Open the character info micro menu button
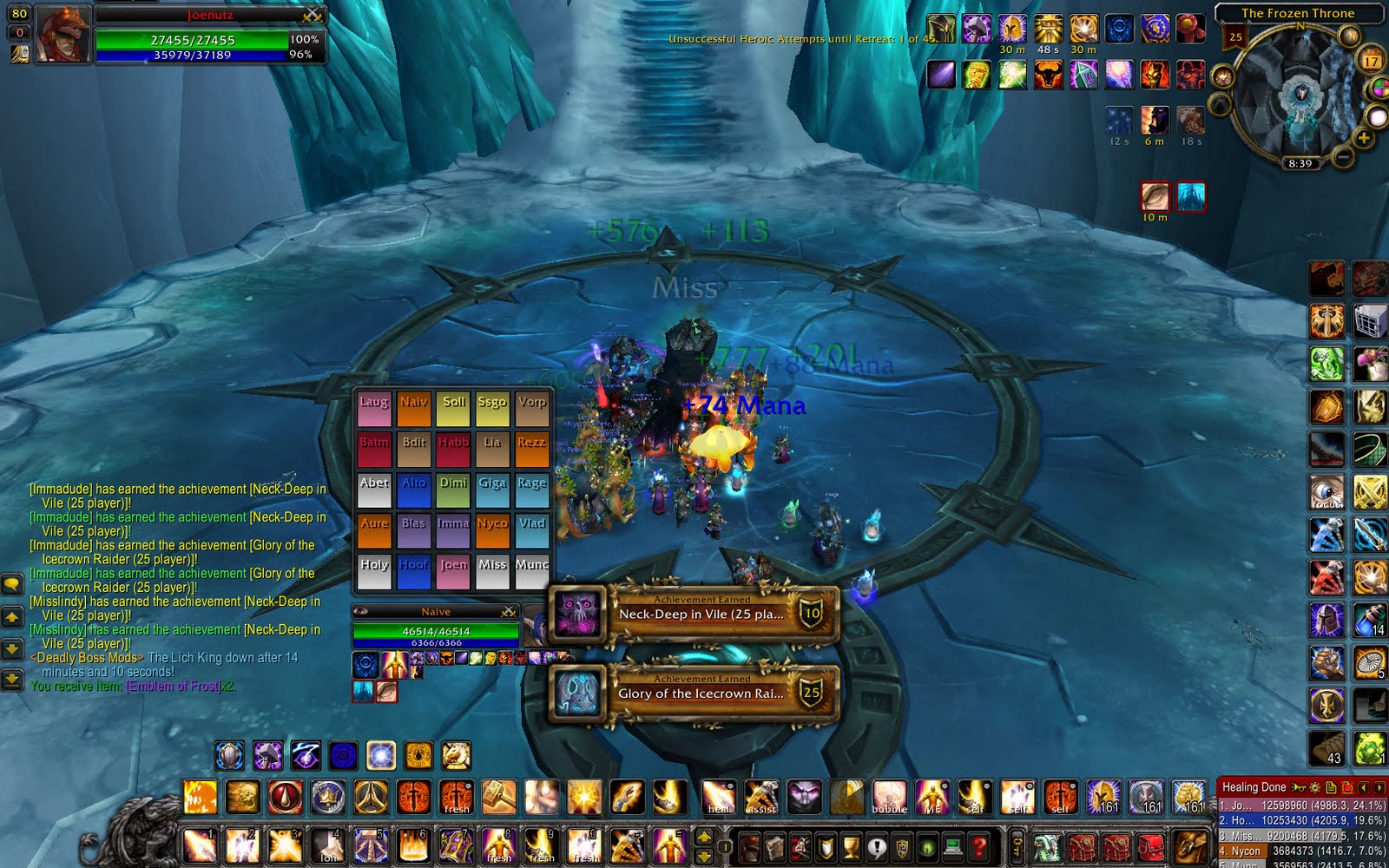The height and width of the screenshot is (868, 1389). (751, 848)
